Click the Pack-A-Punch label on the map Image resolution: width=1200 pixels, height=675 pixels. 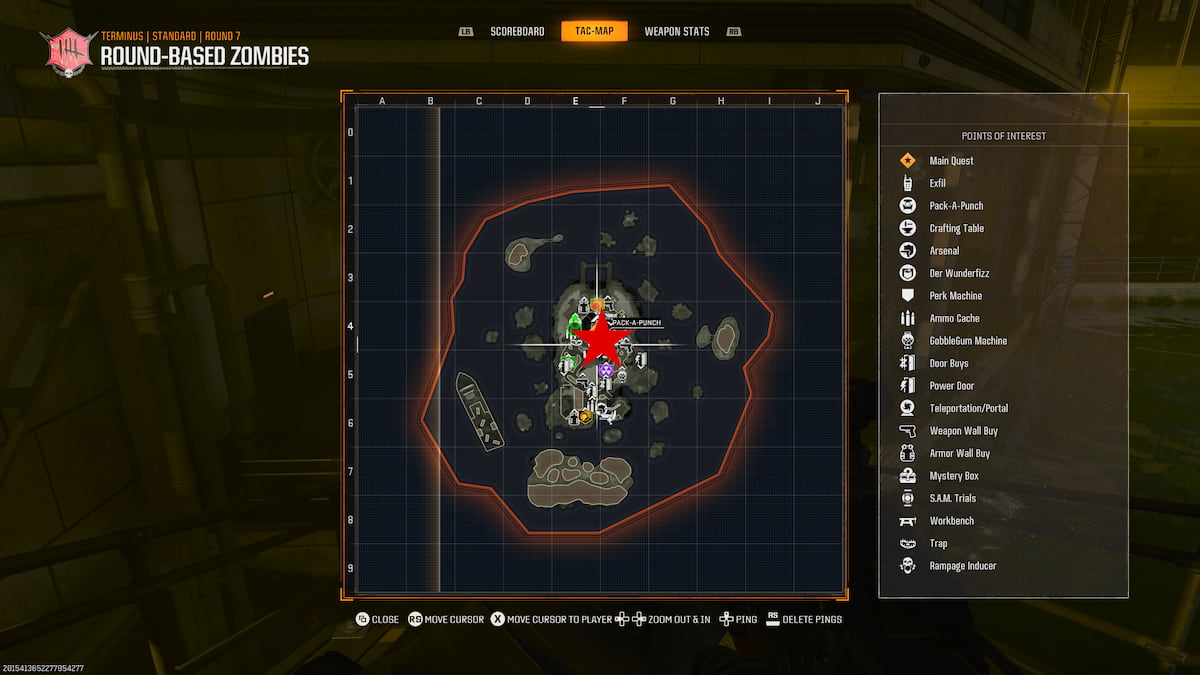click(x=635, y=323)
